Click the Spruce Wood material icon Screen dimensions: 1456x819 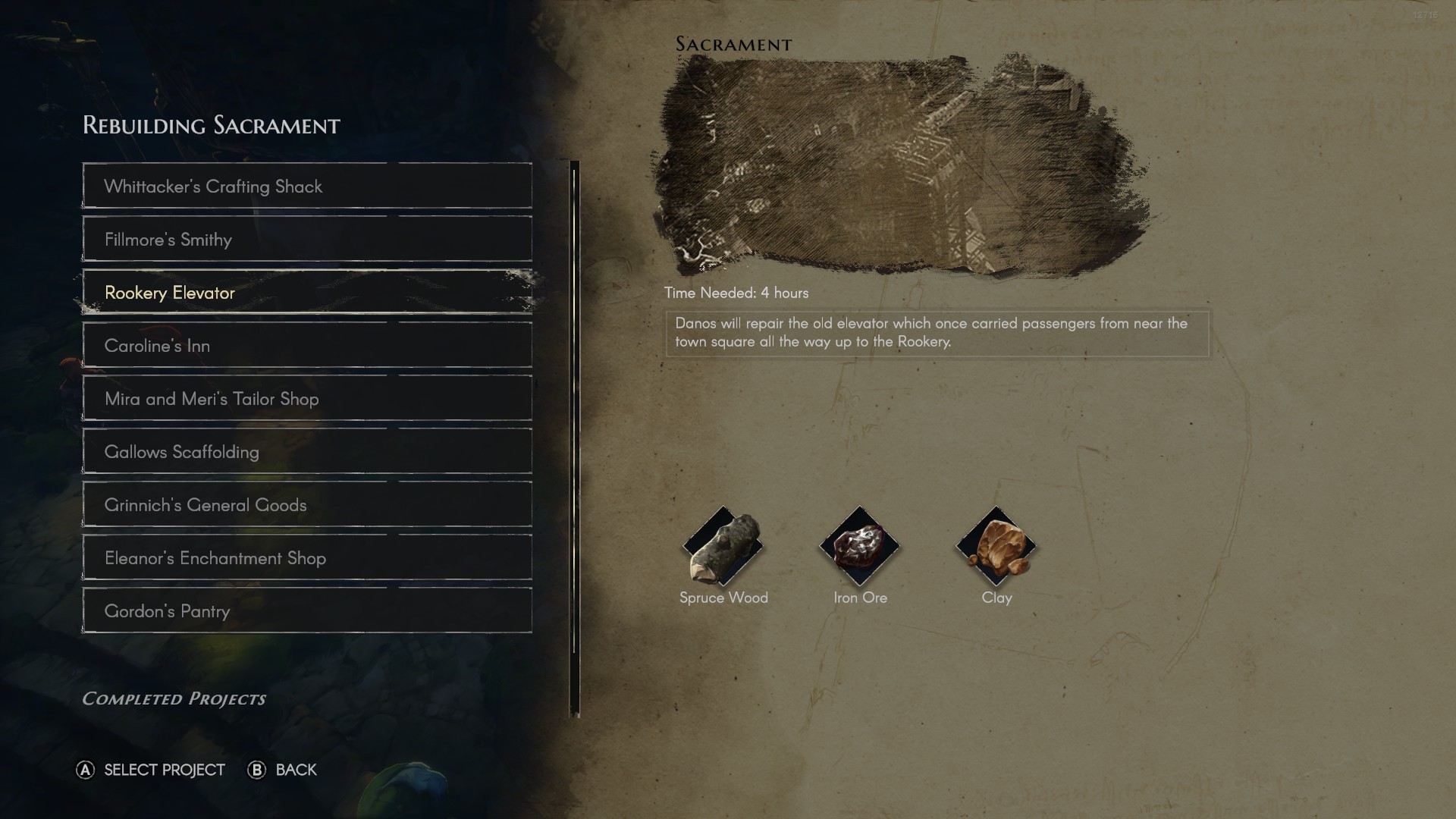[x=723, y=546]
